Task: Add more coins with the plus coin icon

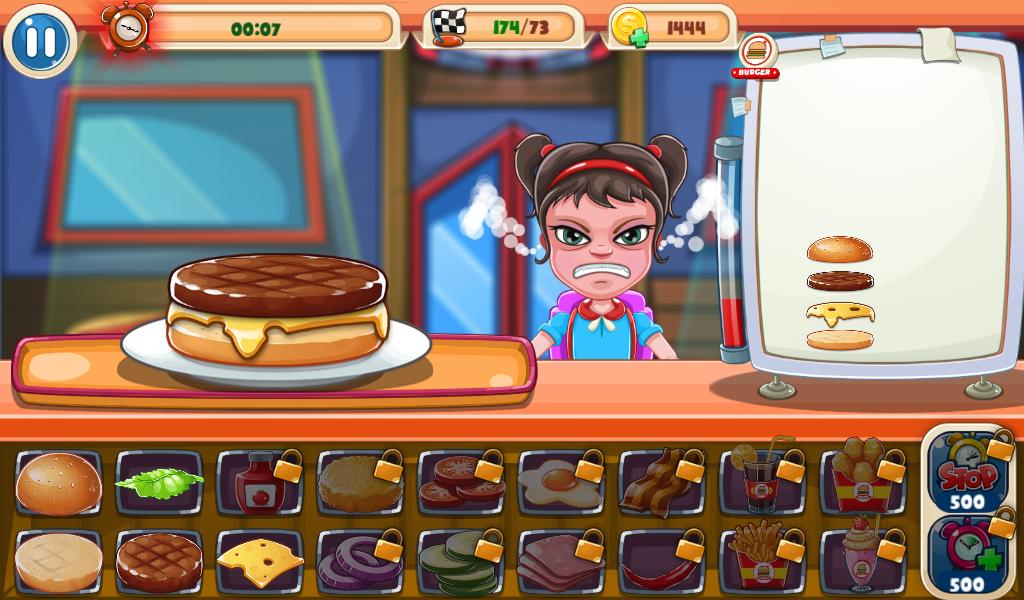Action: click(630, 28)
